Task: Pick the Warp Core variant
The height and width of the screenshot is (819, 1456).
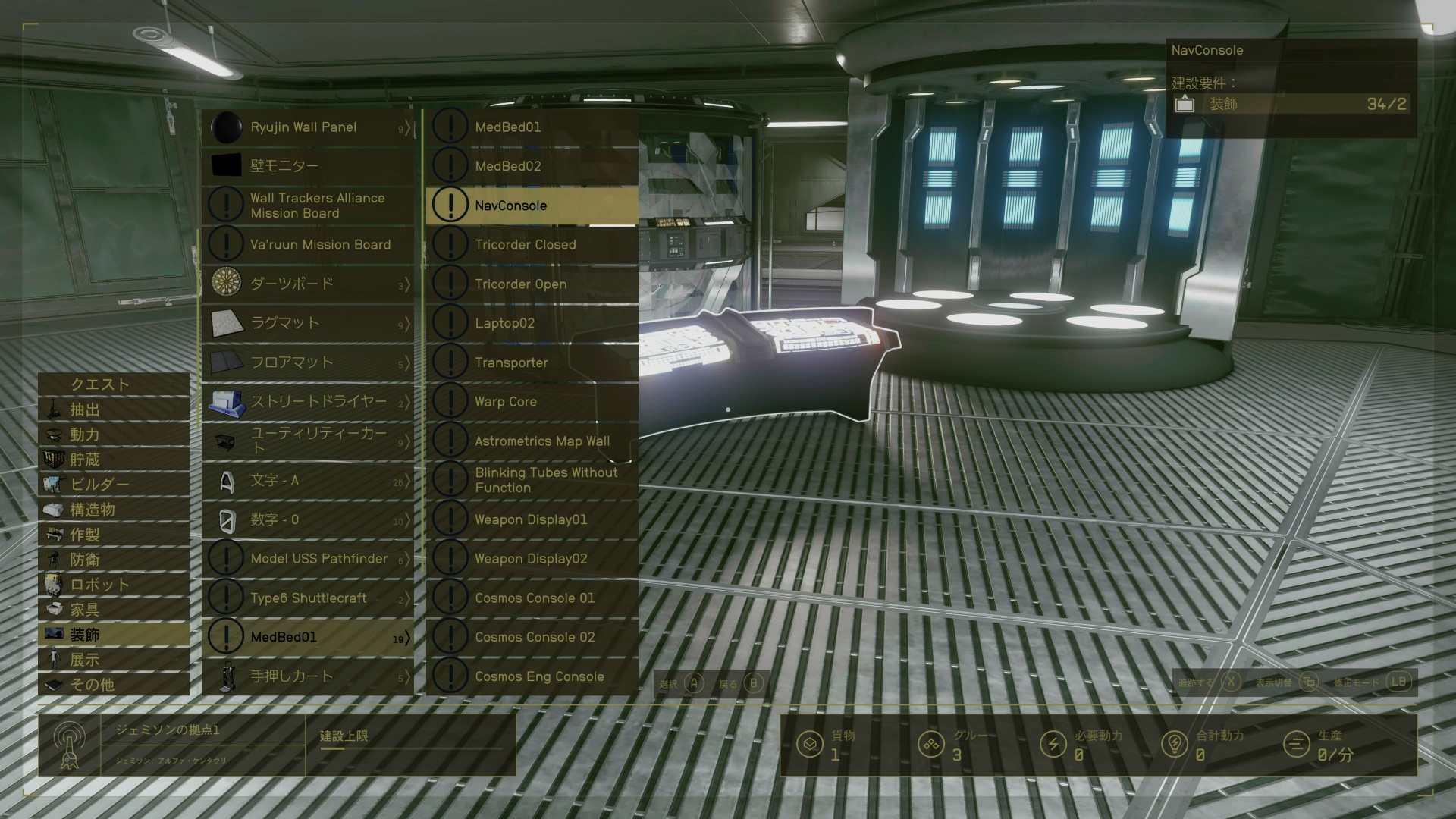Action: [532, 402]
